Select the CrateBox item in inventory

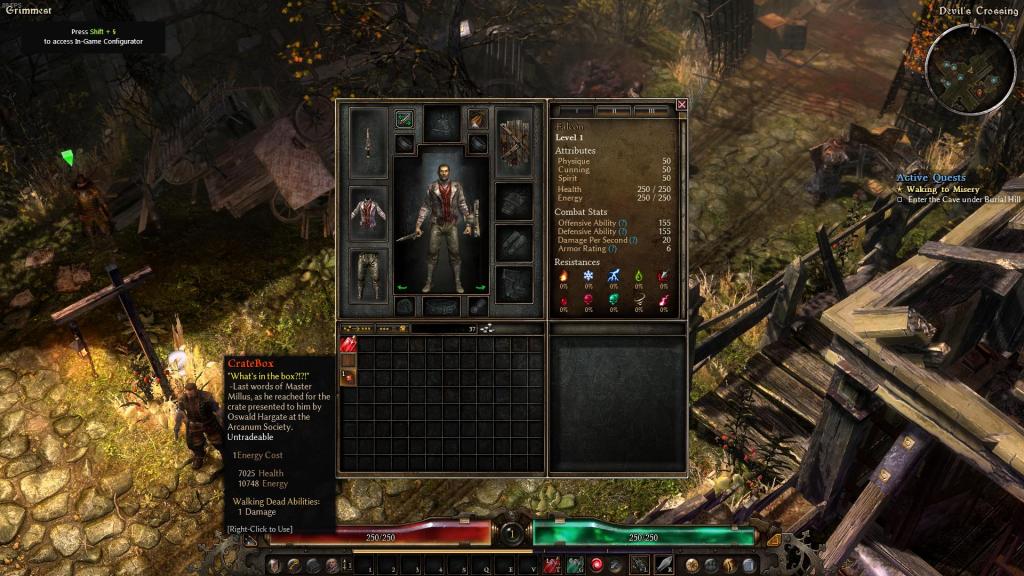349,376
